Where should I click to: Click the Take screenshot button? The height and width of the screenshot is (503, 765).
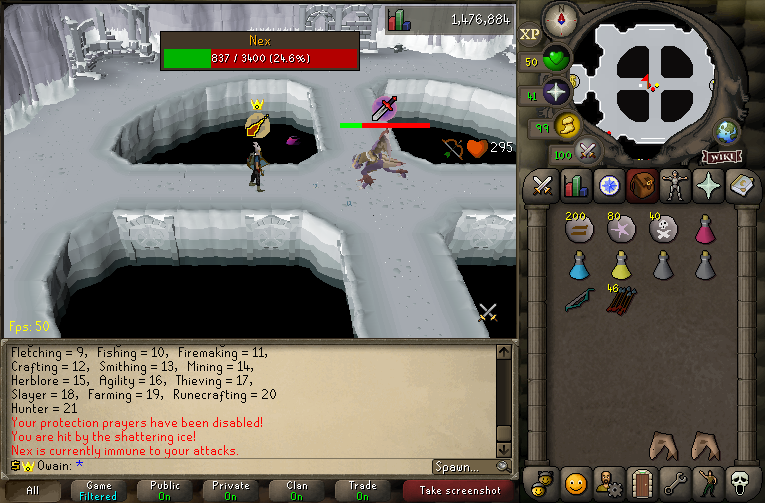pyautogui.click(x=458, y=490)
